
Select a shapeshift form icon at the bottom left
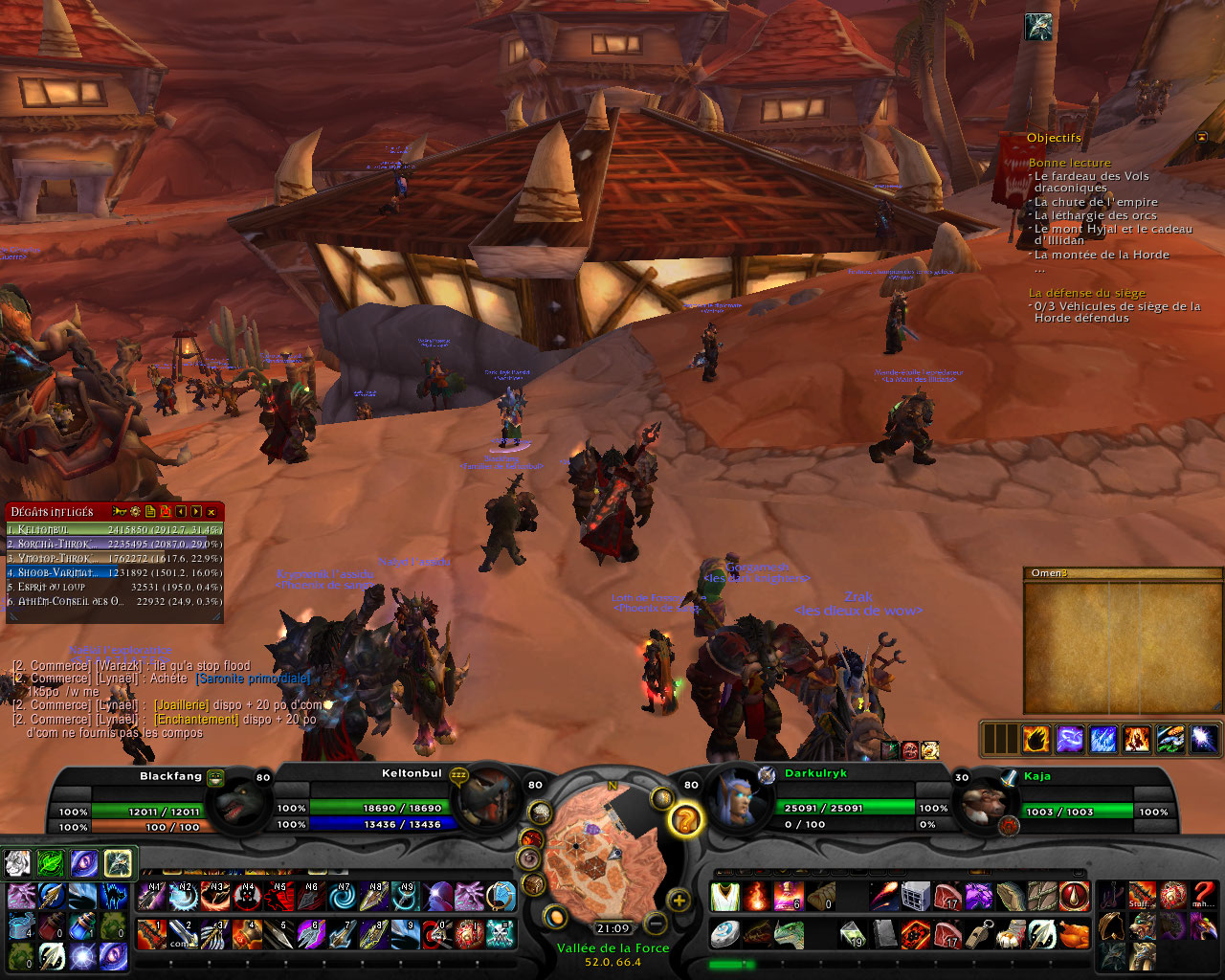click(x=17, y=864)
